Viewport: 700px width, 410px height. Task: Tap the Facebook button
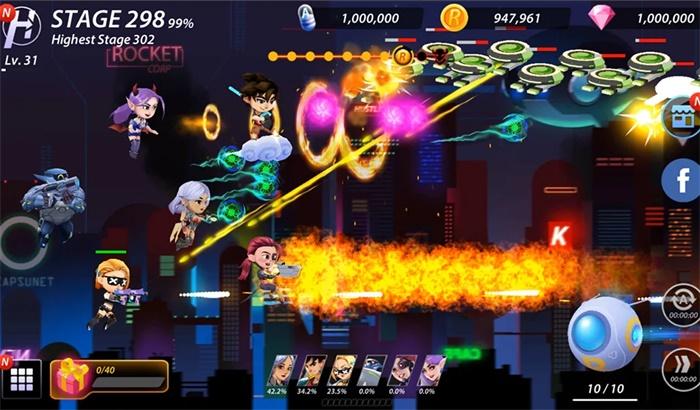(x=681, y=181)
